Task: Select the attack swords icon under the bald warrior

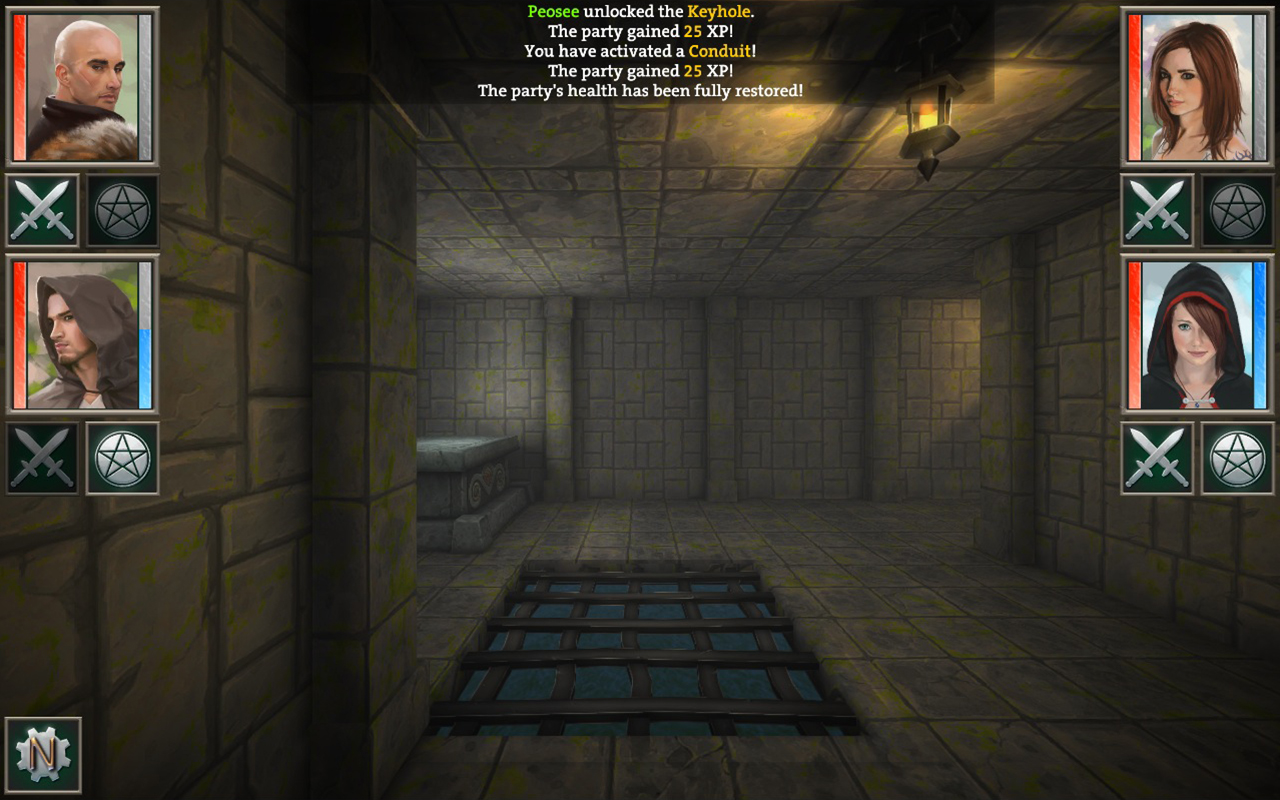Action: pos(42,210)
